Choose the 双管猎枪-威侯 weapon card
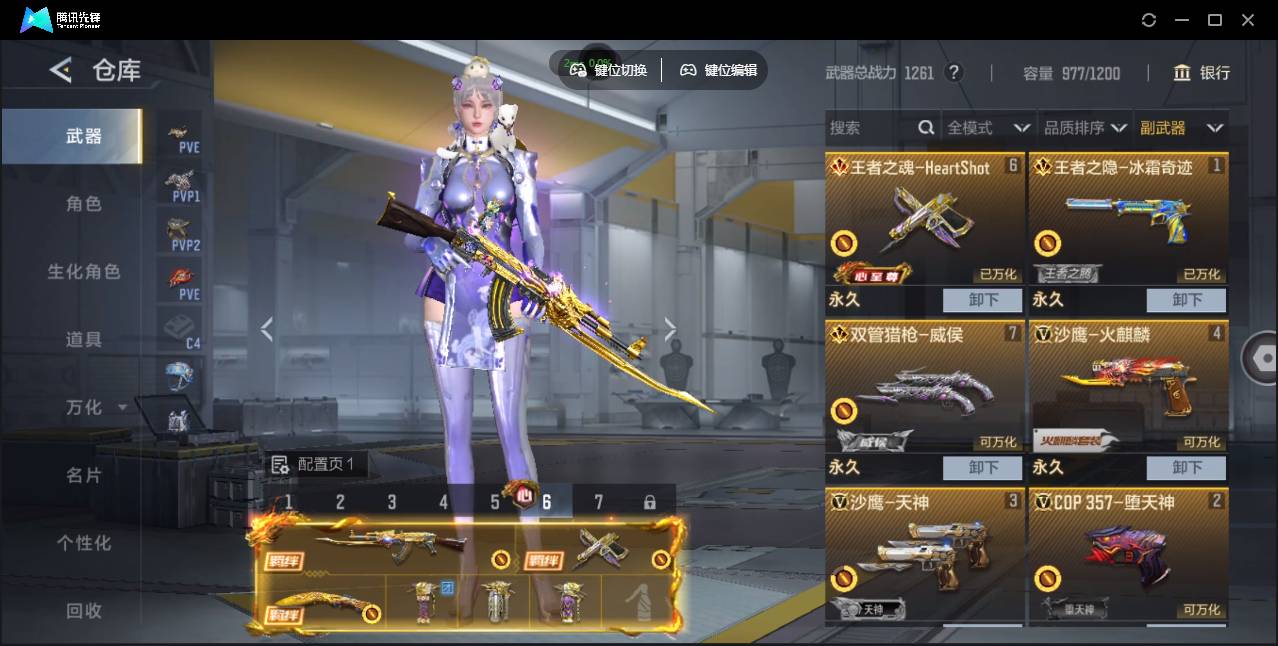The image size is (1278, 646). click(x=924, y=386)
